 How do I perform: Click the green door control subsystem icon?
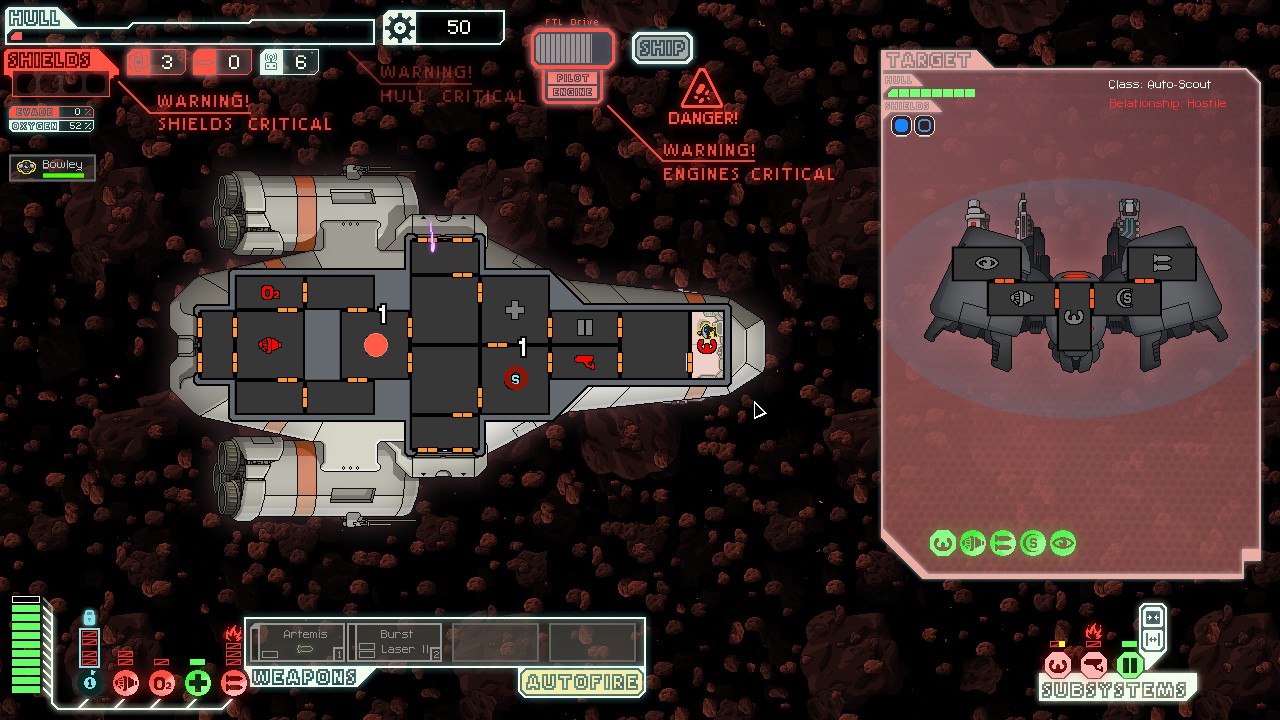coord(1130,664)
